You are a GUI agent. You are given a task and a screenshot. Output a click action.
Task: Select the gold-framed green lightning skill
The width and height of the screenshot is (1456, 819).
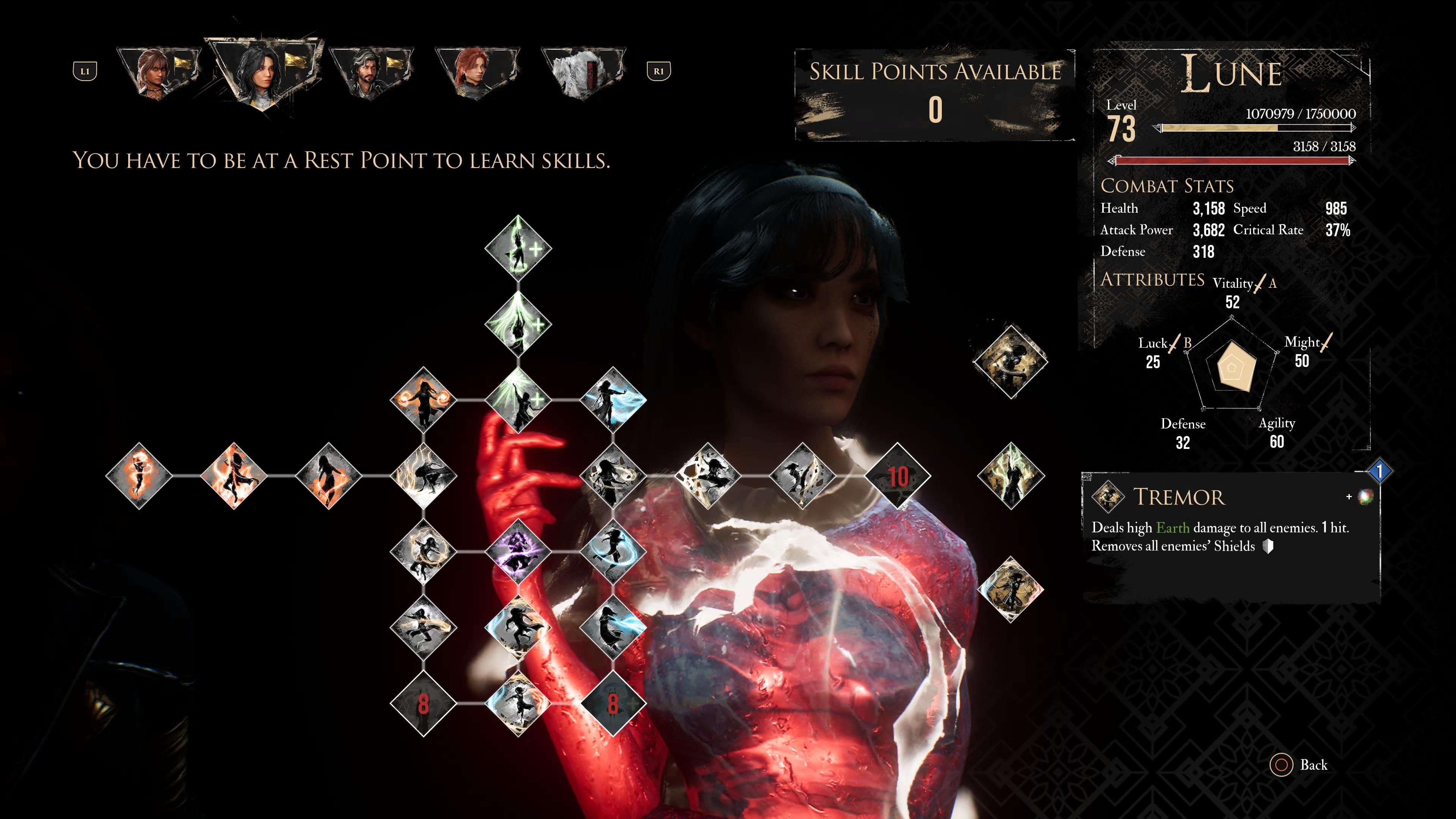pyautogui.click(x=1010, y=476)
